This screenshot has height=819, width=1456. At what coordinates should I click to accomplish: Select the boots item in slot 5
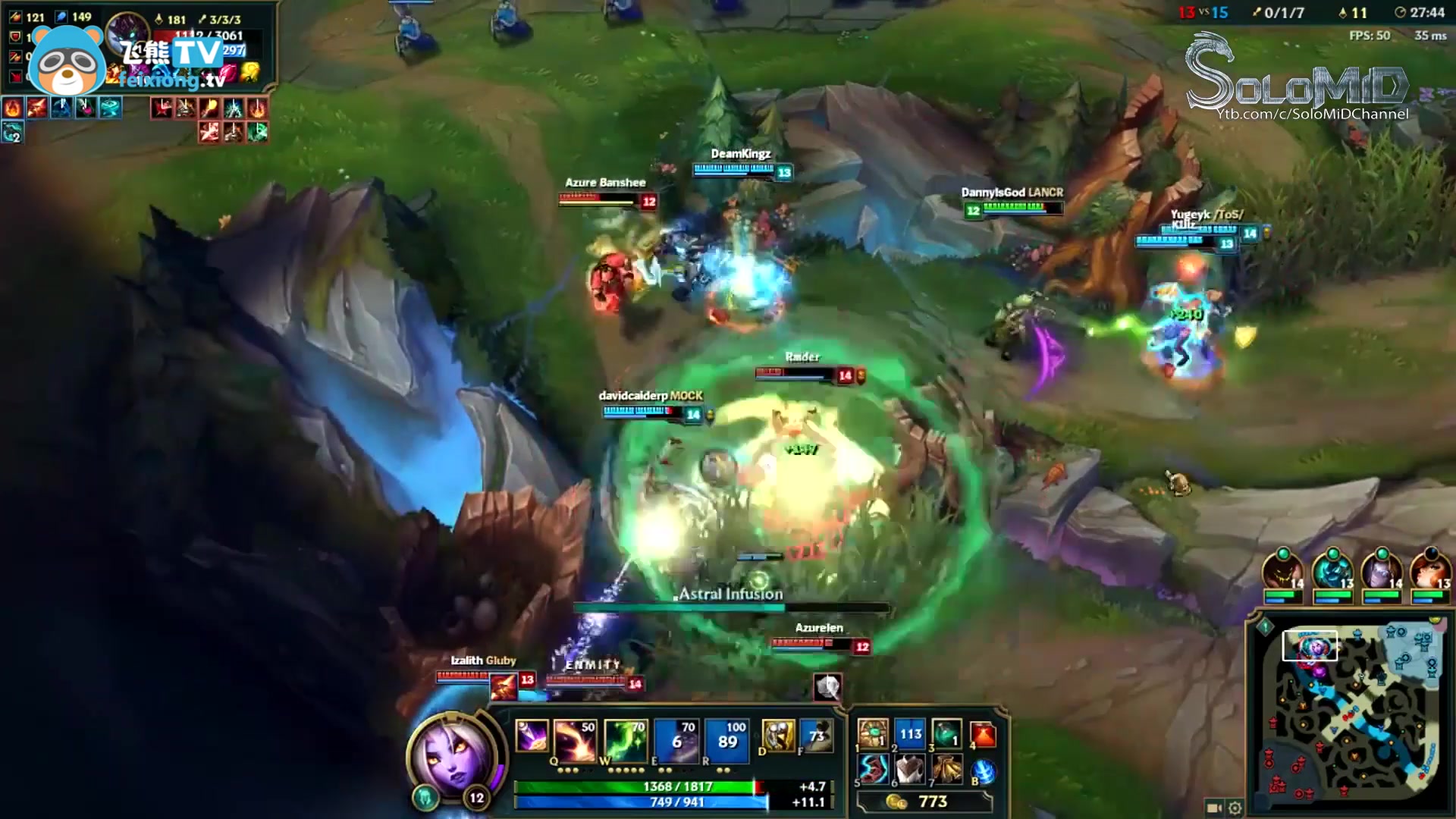[873, 770]
